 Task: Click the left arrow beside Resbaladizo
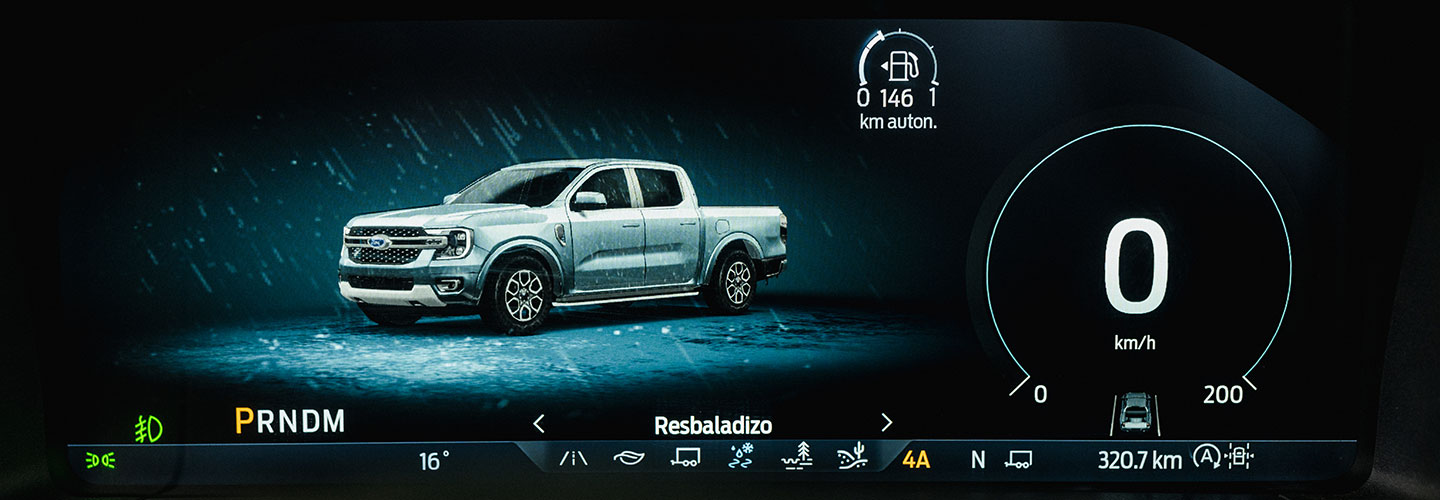(539, 424)
